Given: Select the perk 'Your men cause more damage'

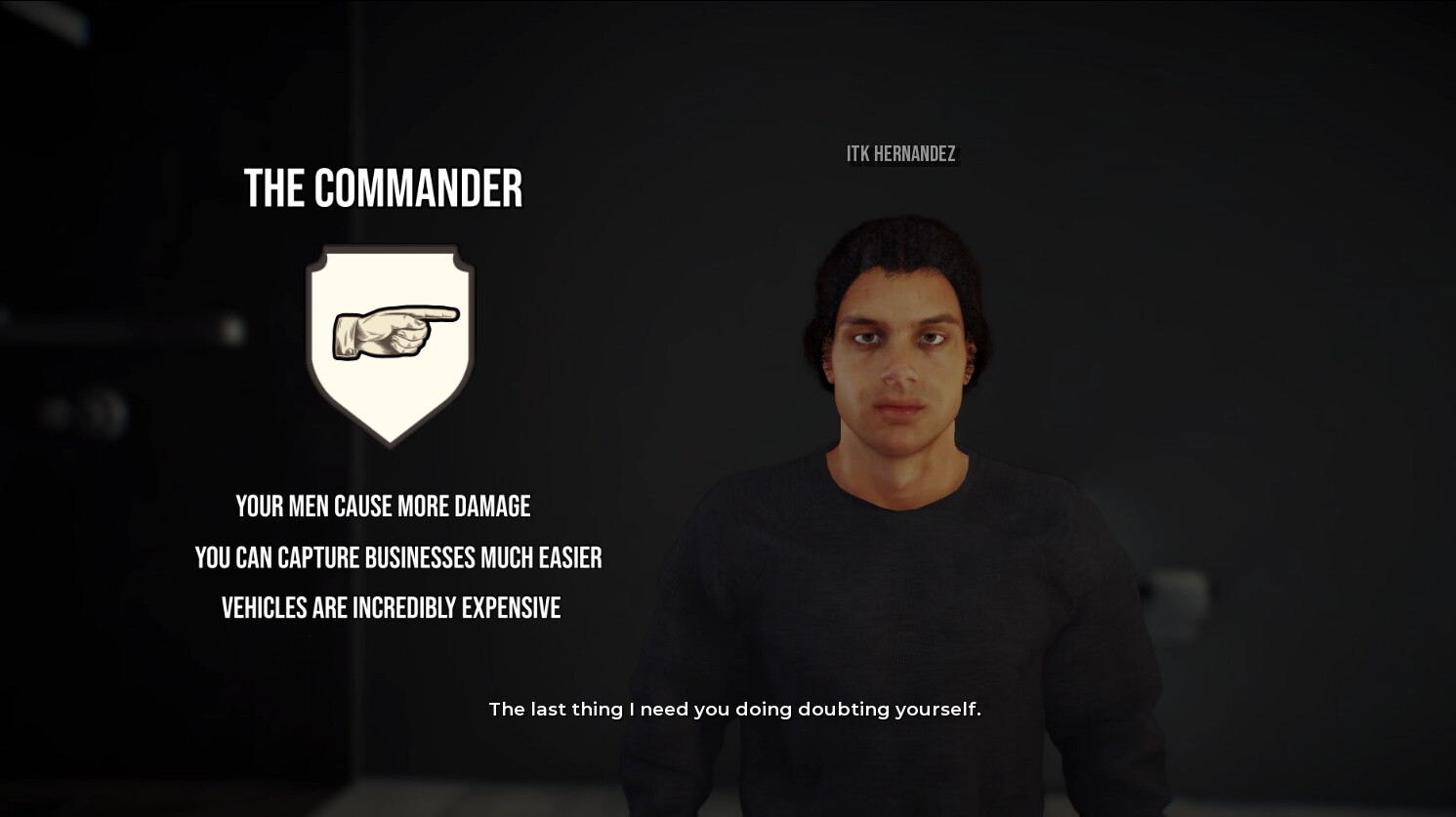Looking at the screenshot, I should 383,506.
